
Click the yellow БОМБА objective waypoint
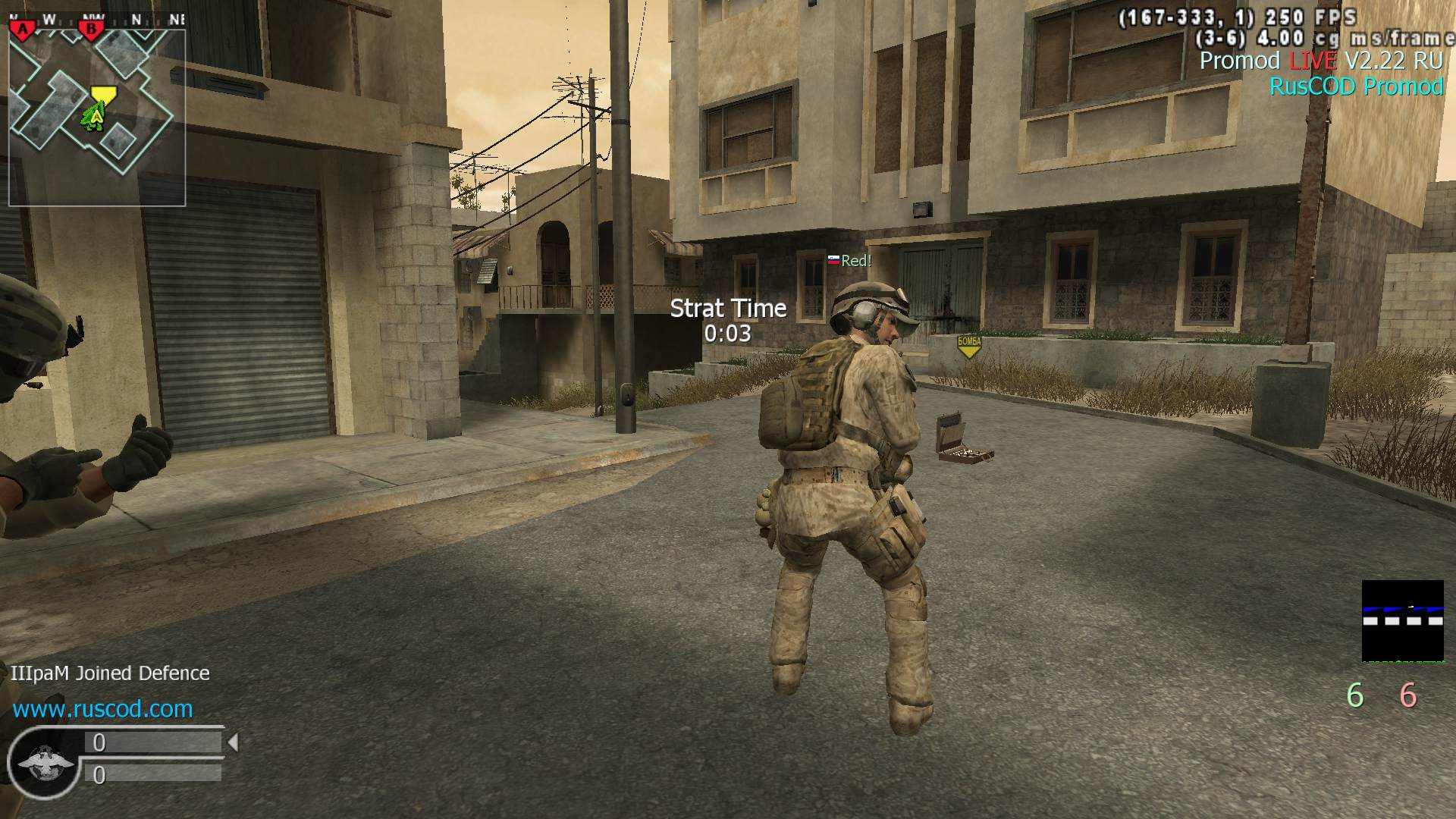click(968, 346)
